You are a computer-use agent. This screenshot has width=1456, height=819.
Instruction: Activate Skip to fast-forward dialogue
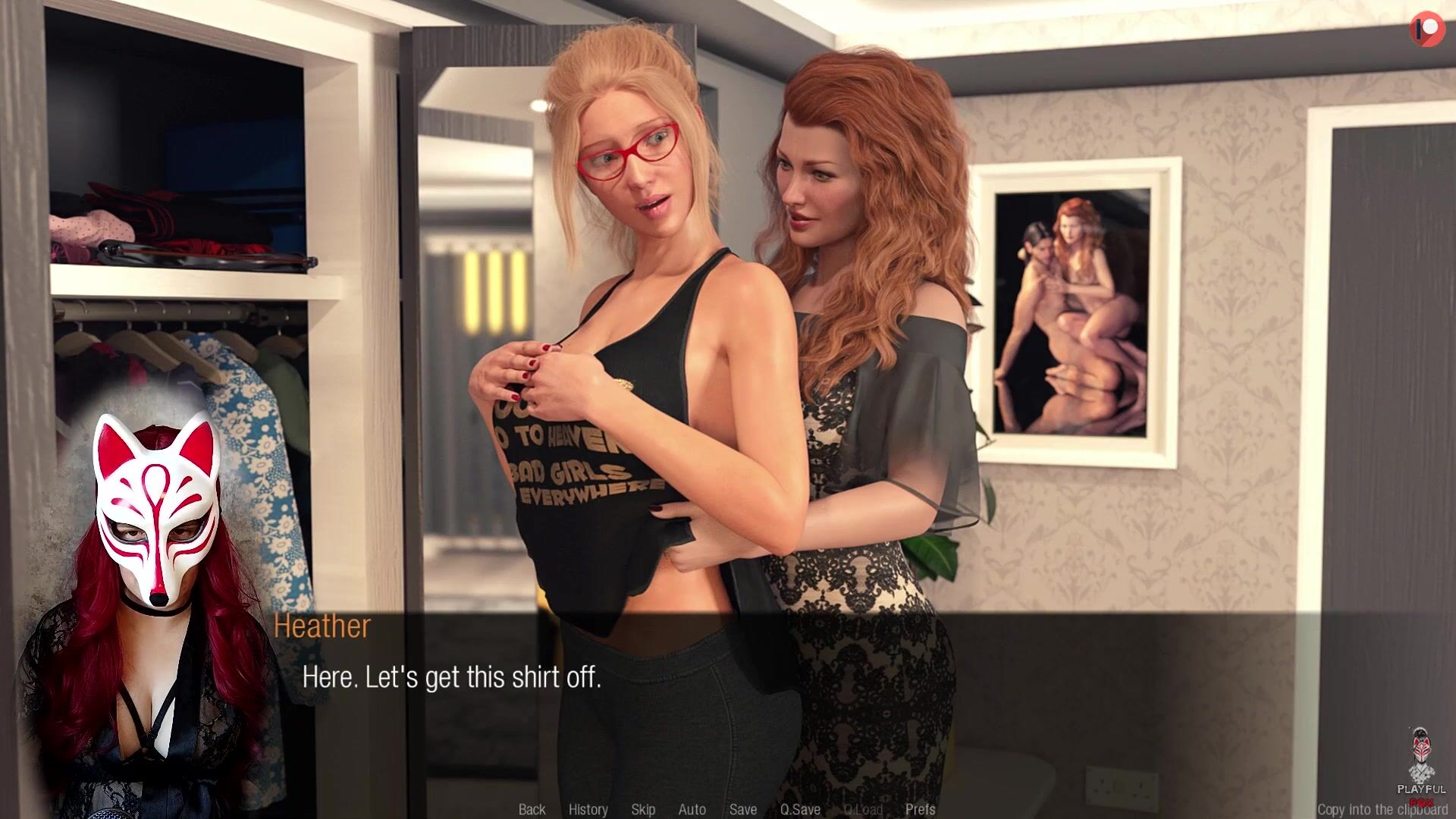pos(643,809)
